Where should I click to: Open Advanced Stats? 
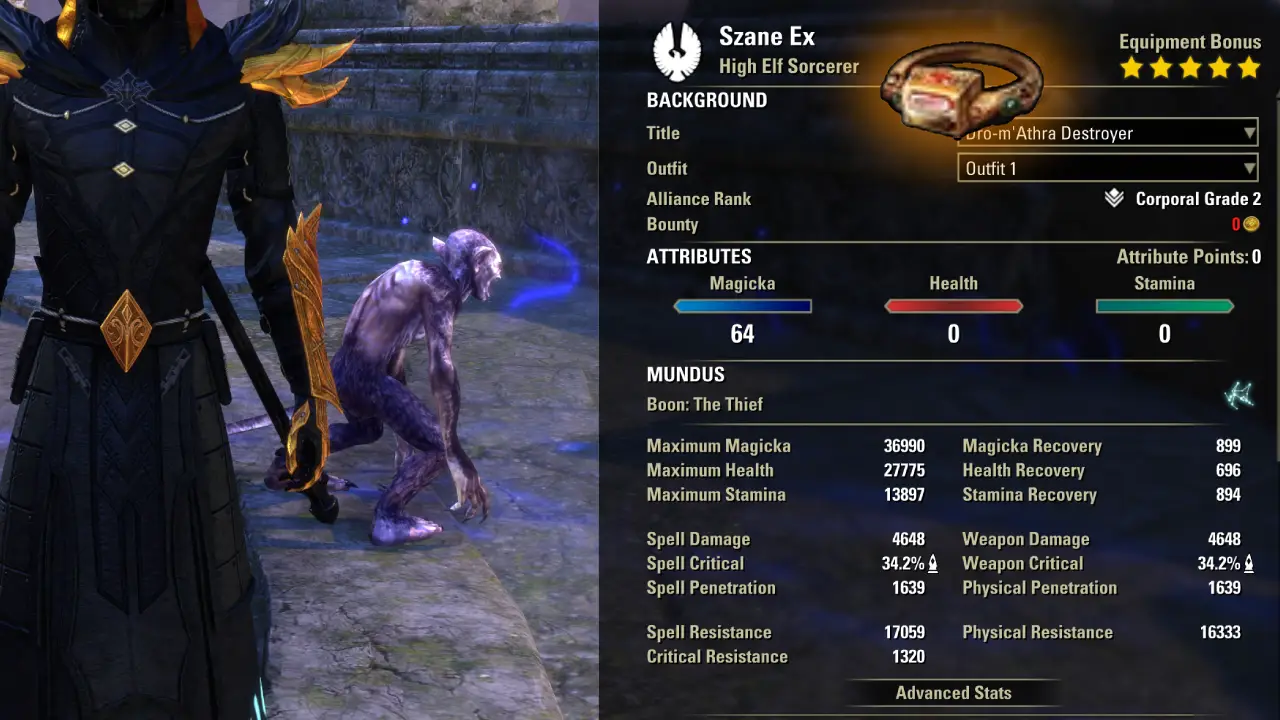(953, 693)
